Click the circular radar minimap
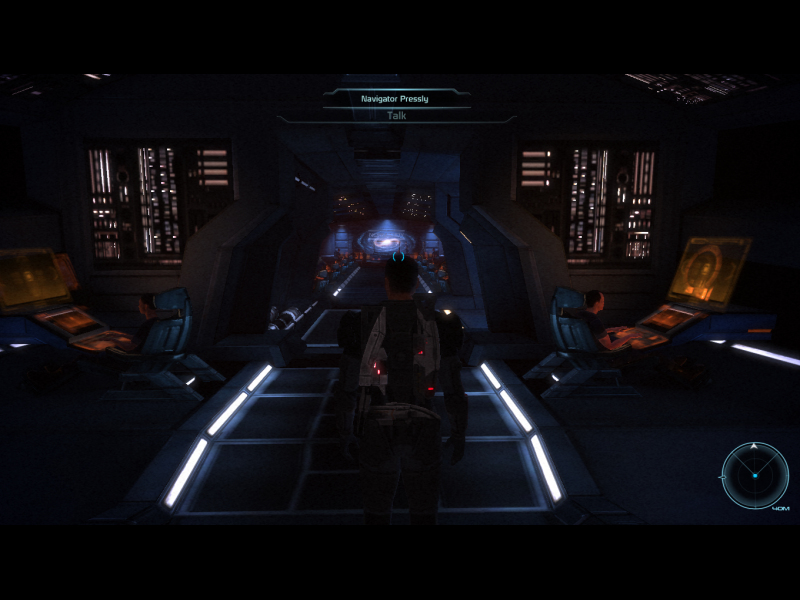 point(755,475)
